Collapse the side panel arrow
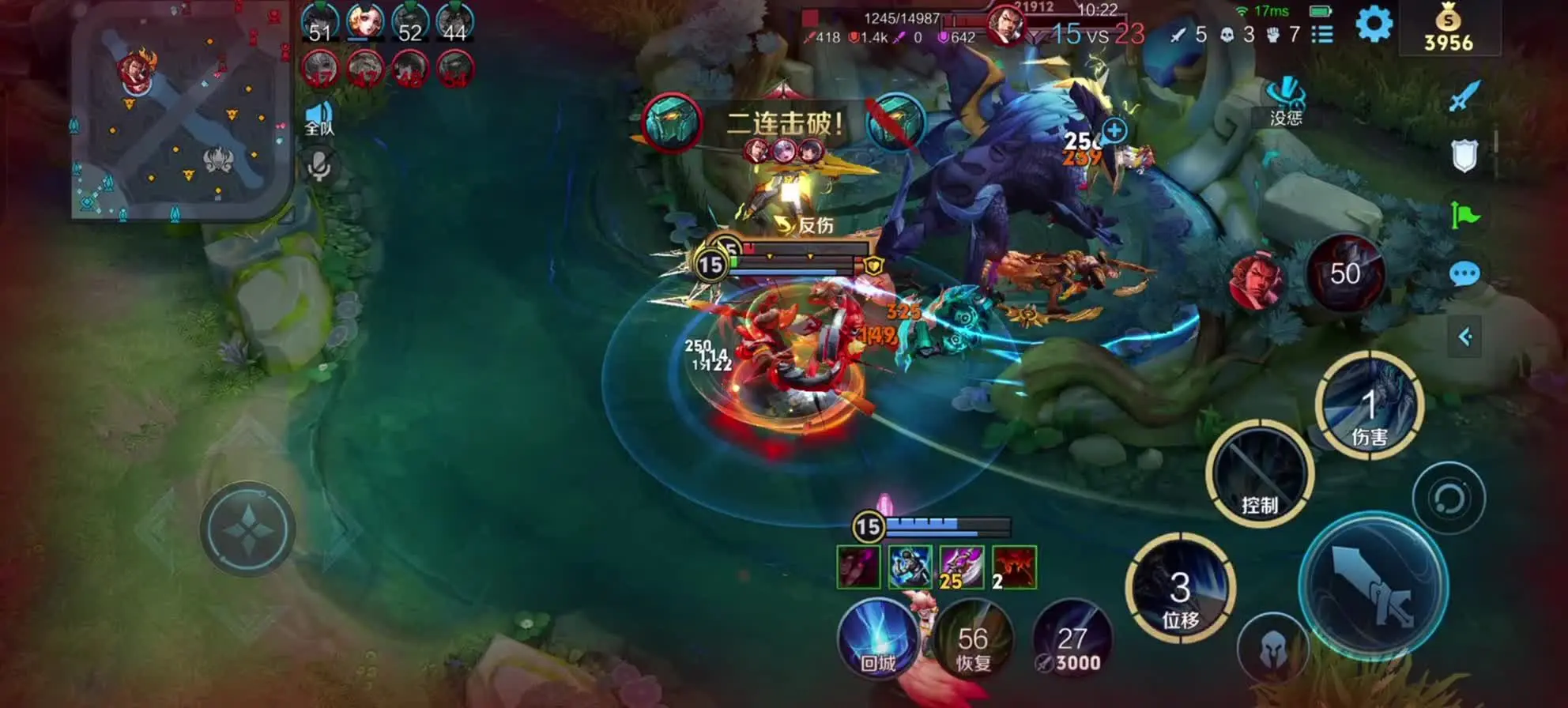The height and width of the screenshot is (708, 1568). (1464, 337)
